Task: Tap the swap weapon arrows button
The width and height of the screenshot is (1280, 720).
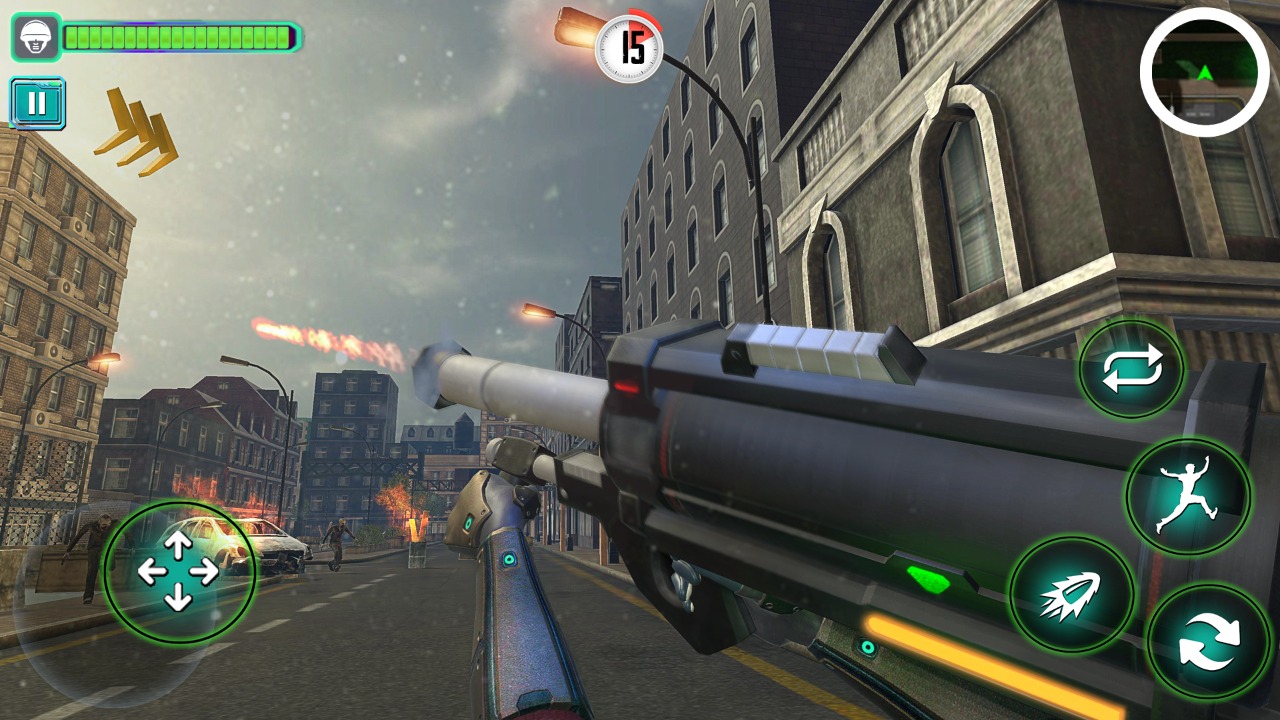Action: pyautogui.click(x=1132, y=369)
